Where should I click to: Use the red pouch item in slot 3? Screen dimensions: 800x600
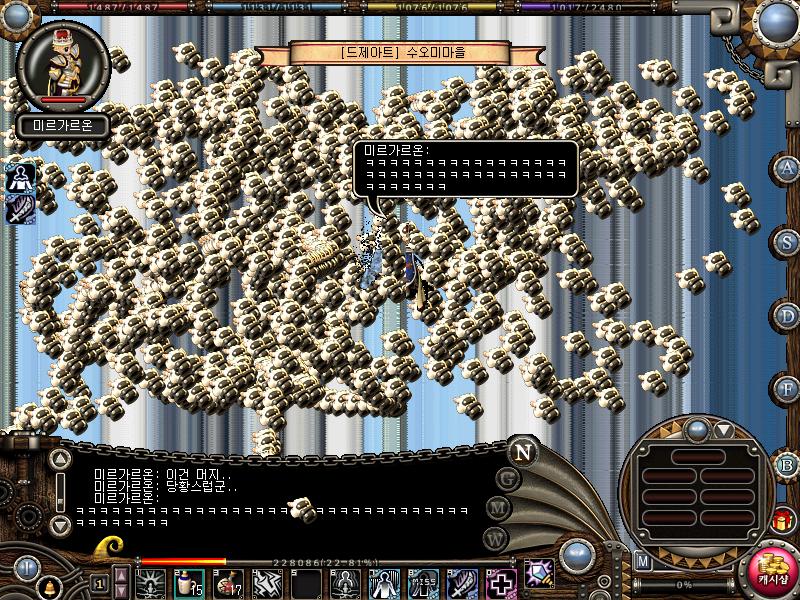[x=227, y=582]
